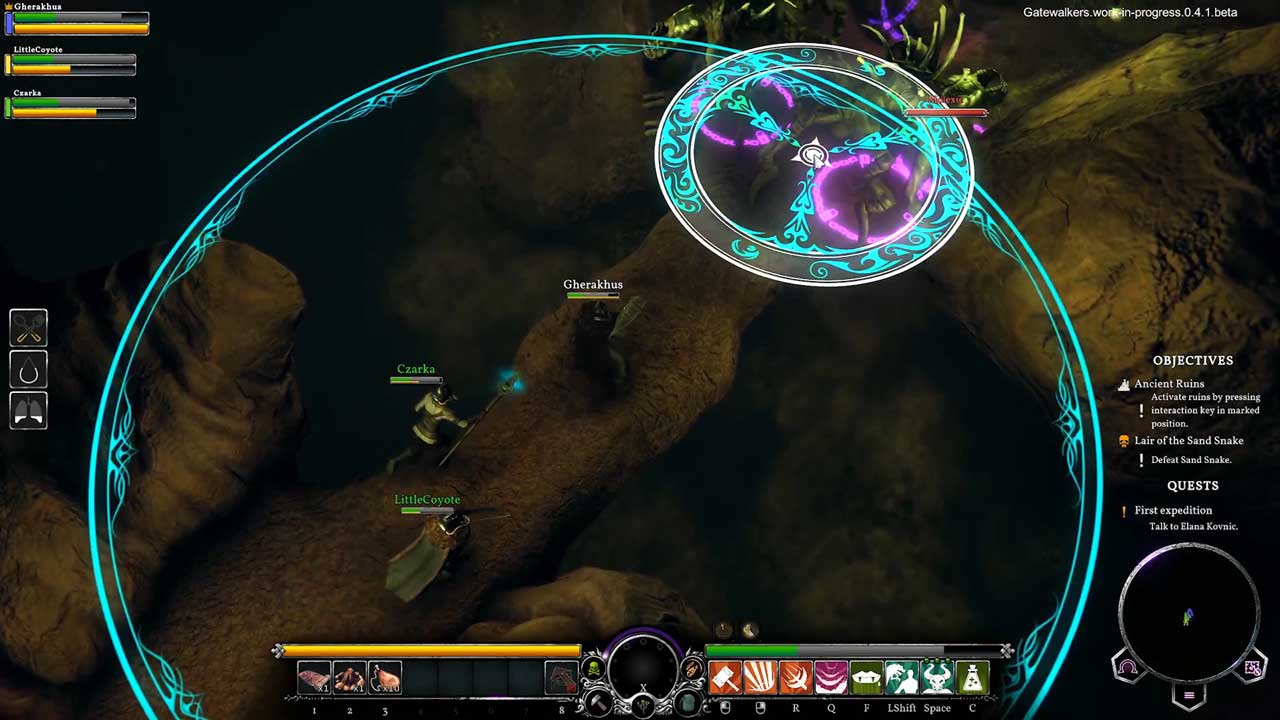
Task: Activate the pink shockwave Q ability
Action: tap(831, 678)
